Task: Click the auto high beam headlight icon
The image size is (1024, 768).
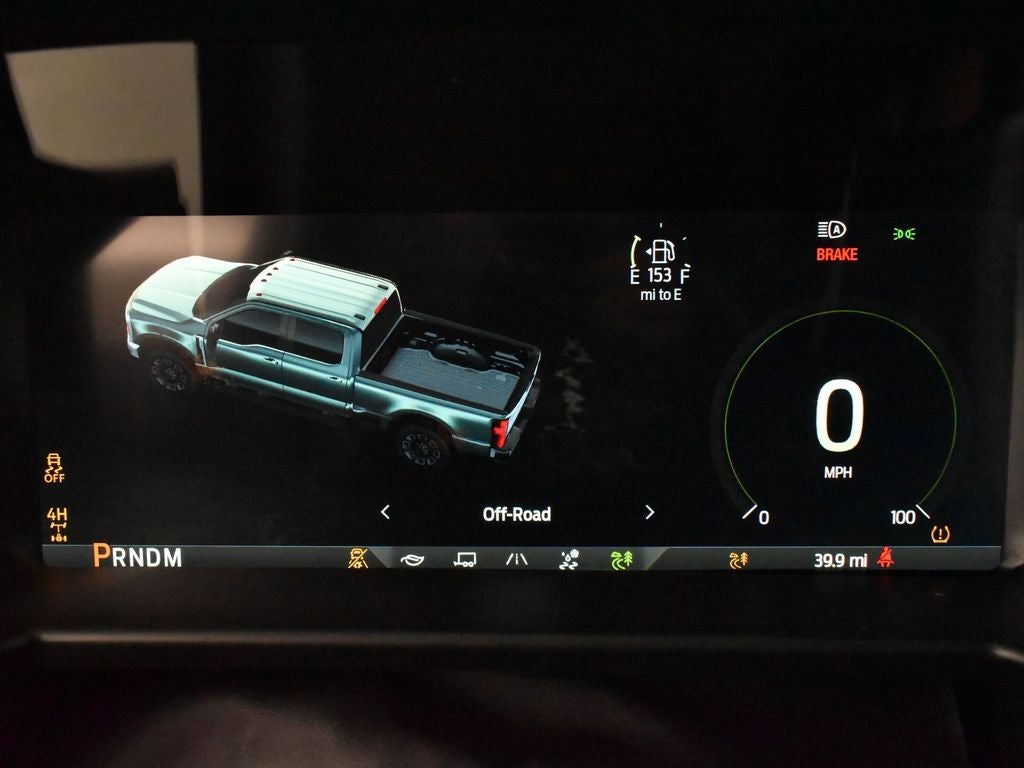Action: tap(831, 230)
